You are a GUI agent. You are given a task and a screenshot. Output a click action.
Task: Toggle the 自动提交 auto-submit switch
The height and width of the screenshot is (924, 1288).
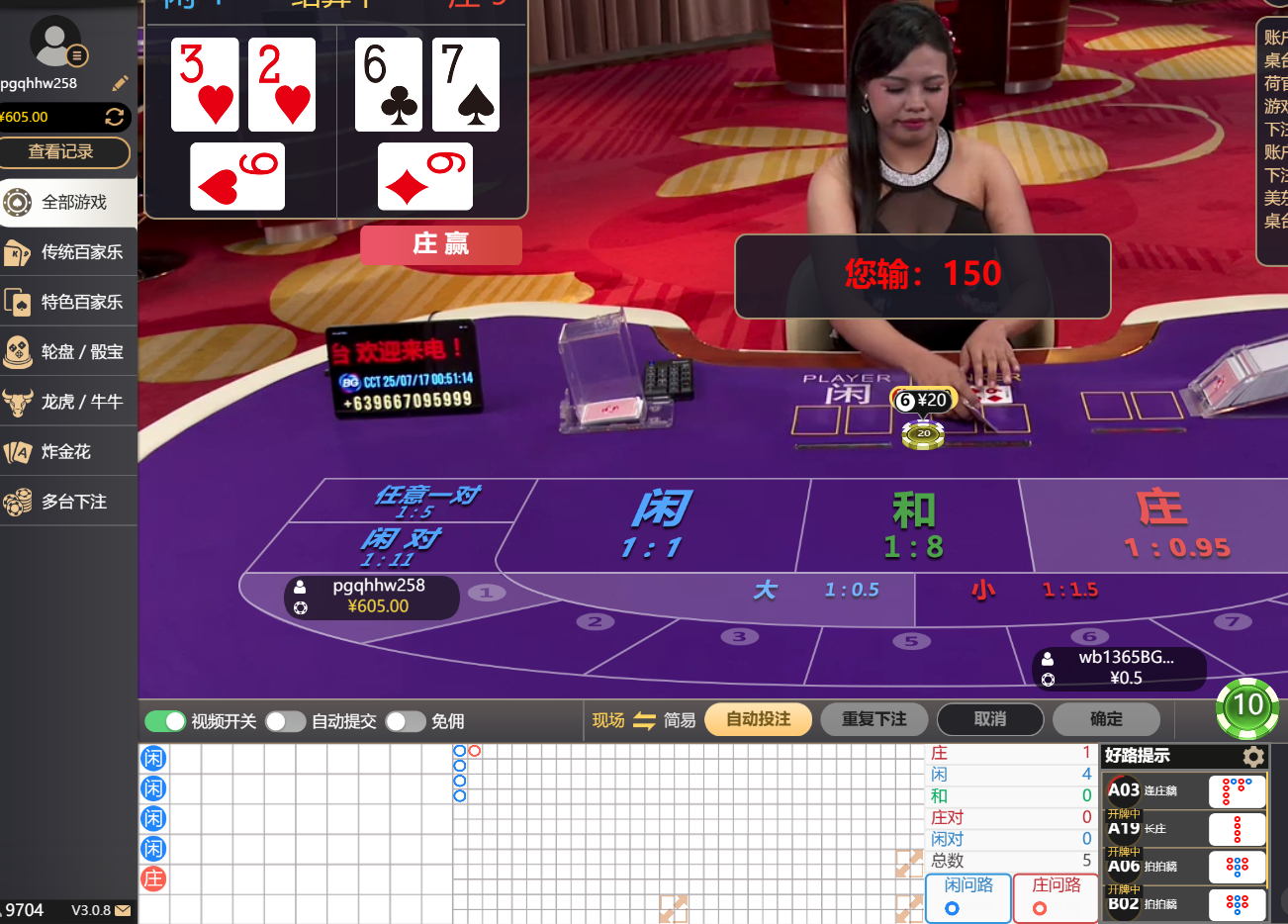coord(285,721)
